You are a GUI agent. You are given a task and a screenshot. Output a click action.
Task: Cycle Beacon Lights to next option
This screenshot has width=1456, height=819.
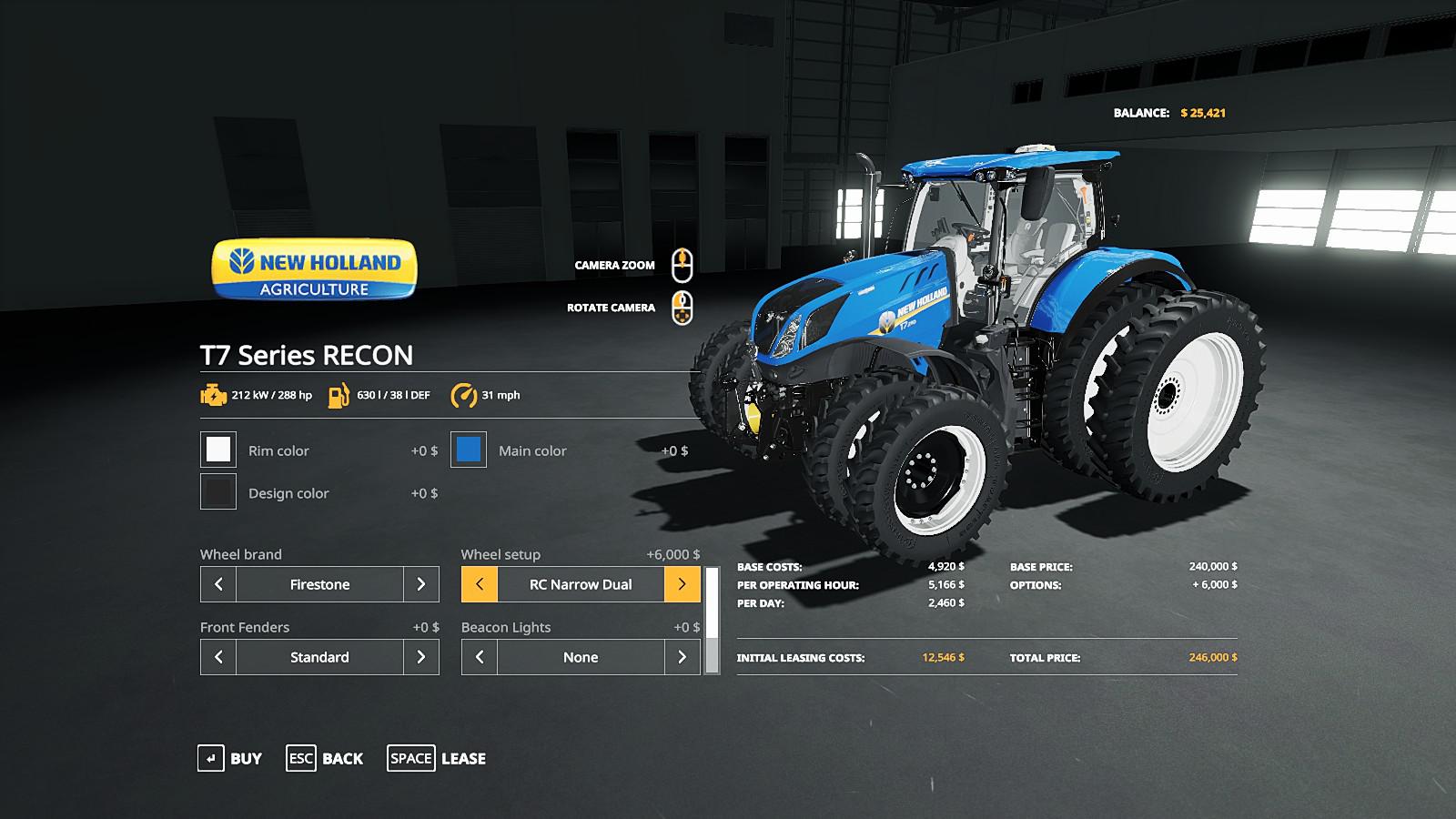[682, 657]
